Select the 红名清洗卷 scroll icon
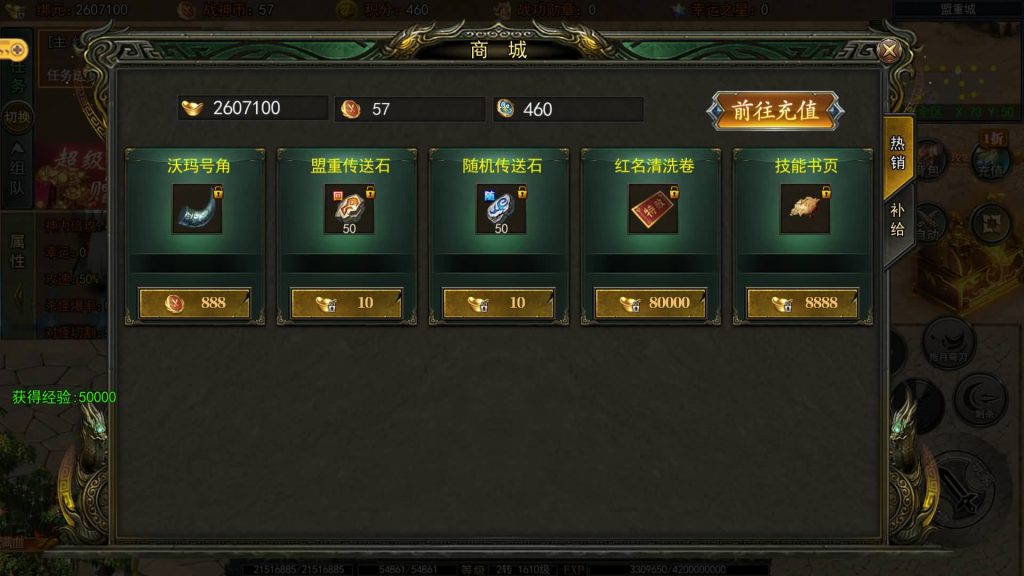 (x=652, y=208)
